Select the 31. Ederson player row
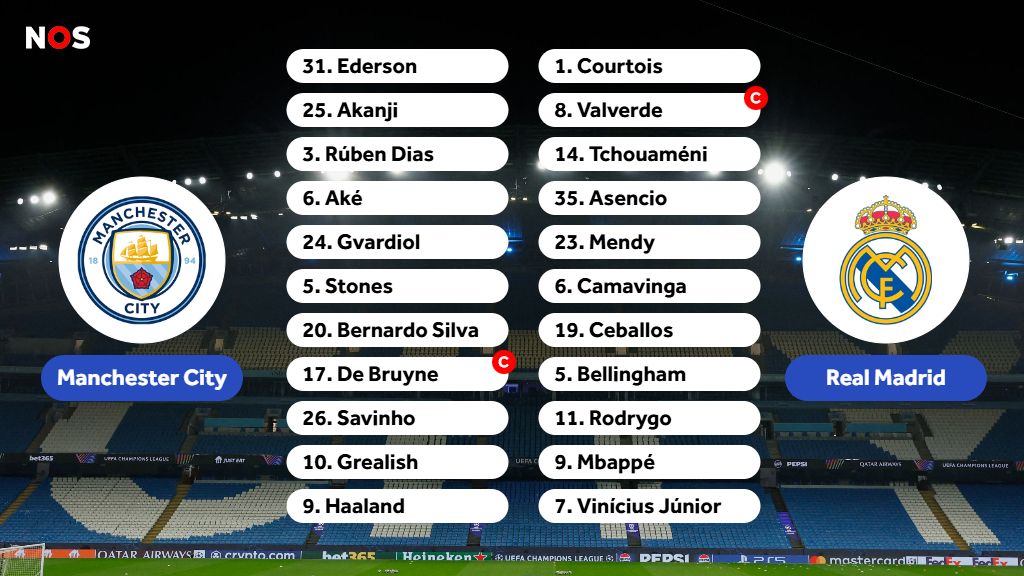 (x=397, y=66)
